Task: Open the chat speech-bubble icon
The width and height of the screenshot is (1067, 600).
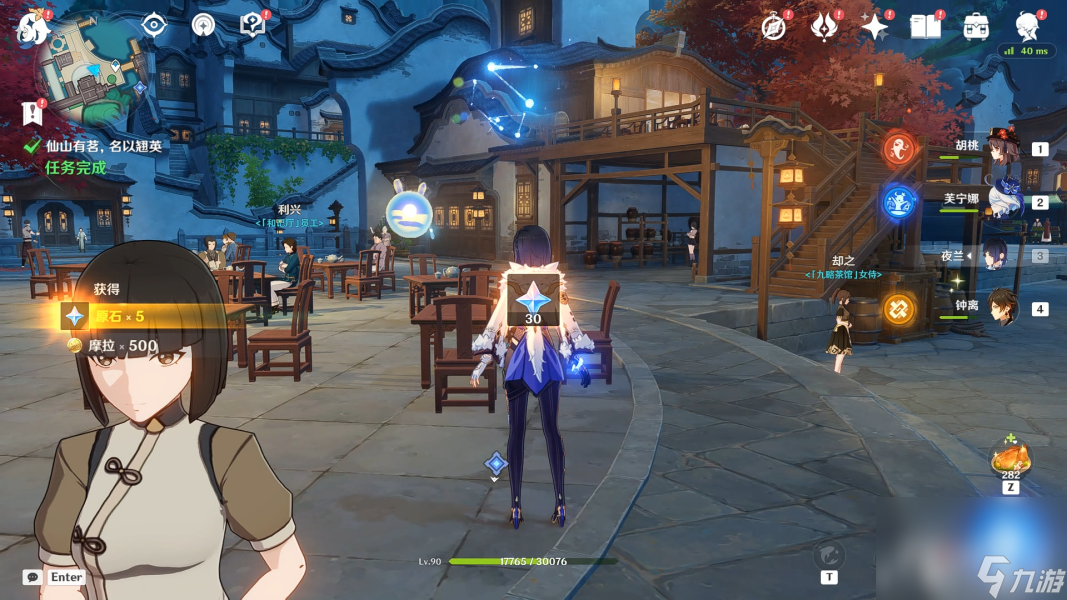Action: point(33,577)
